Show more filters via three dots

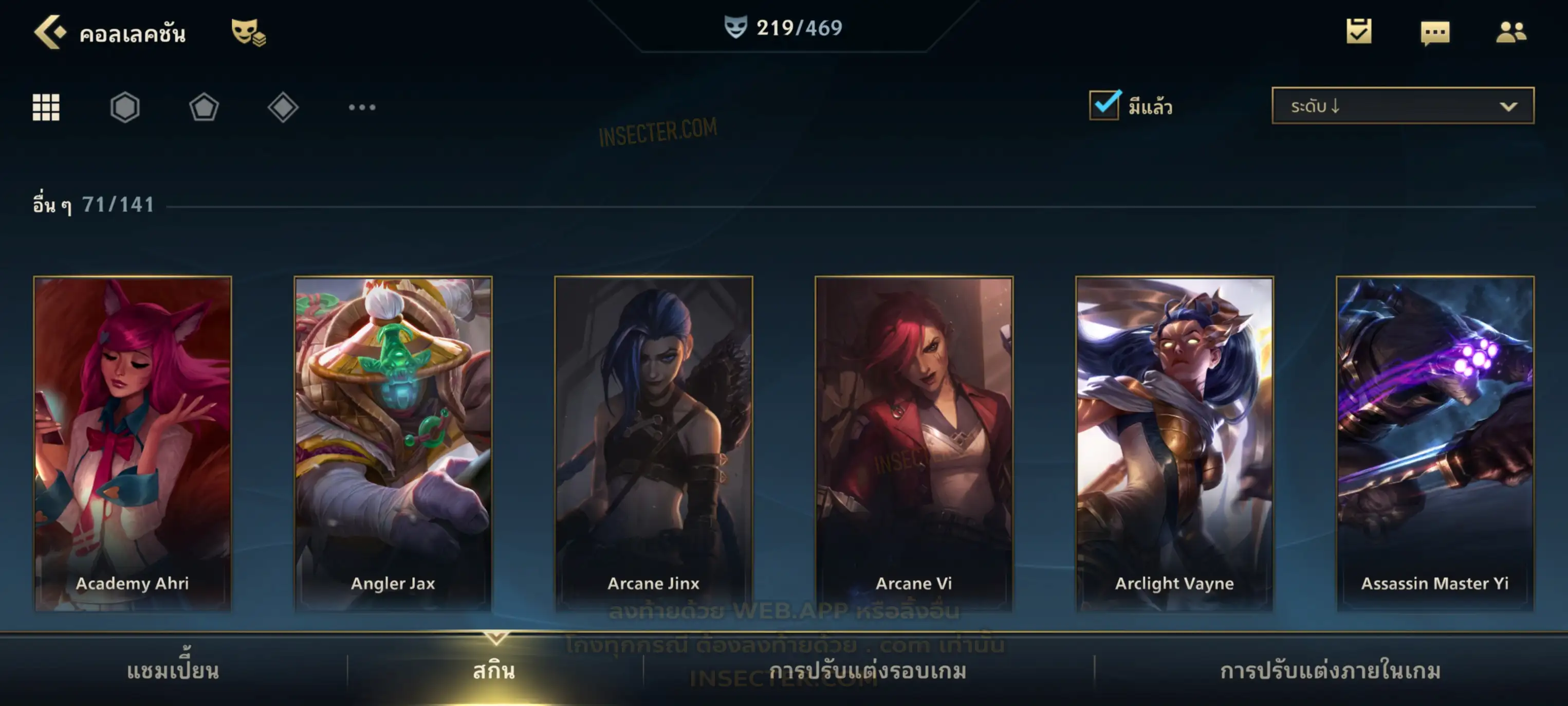(x=362, y=107)
